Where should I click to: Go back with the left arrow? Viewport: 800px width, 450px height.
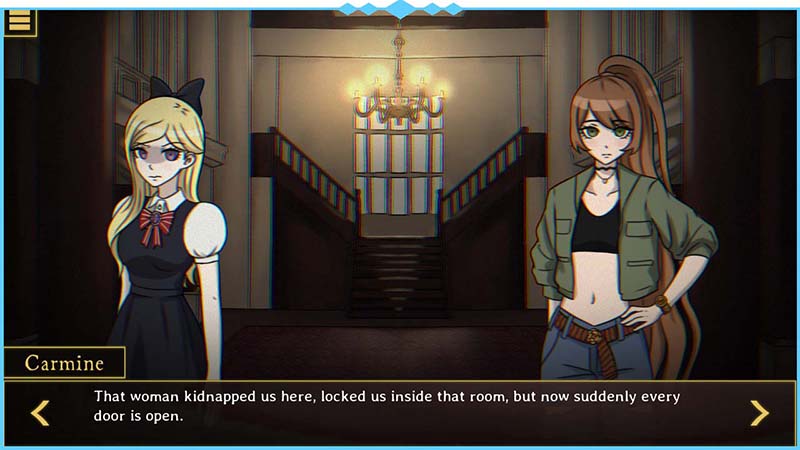(x=40, y=412)
